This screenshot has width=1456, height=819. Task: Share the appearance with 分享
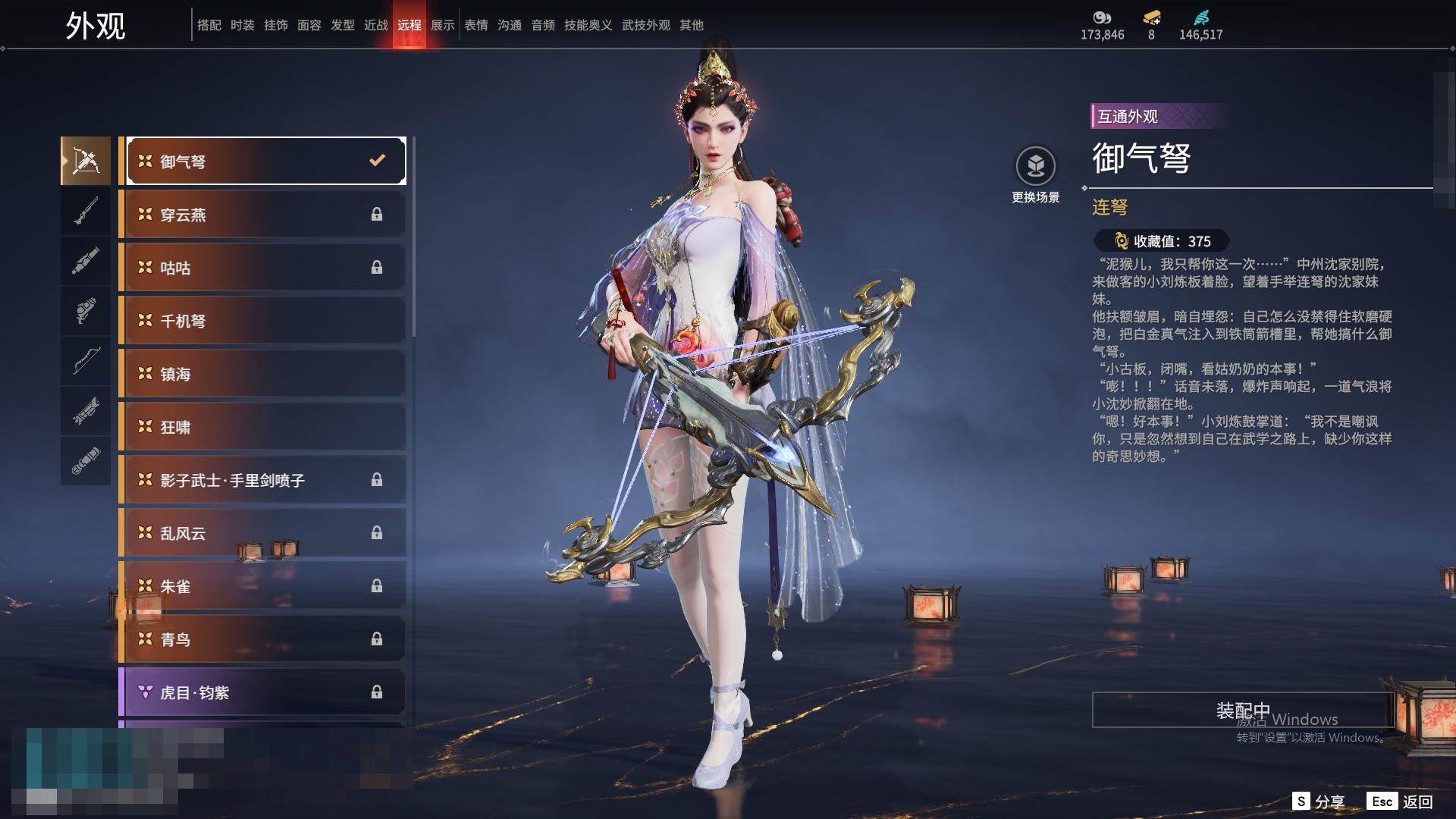click(1318, 802)
